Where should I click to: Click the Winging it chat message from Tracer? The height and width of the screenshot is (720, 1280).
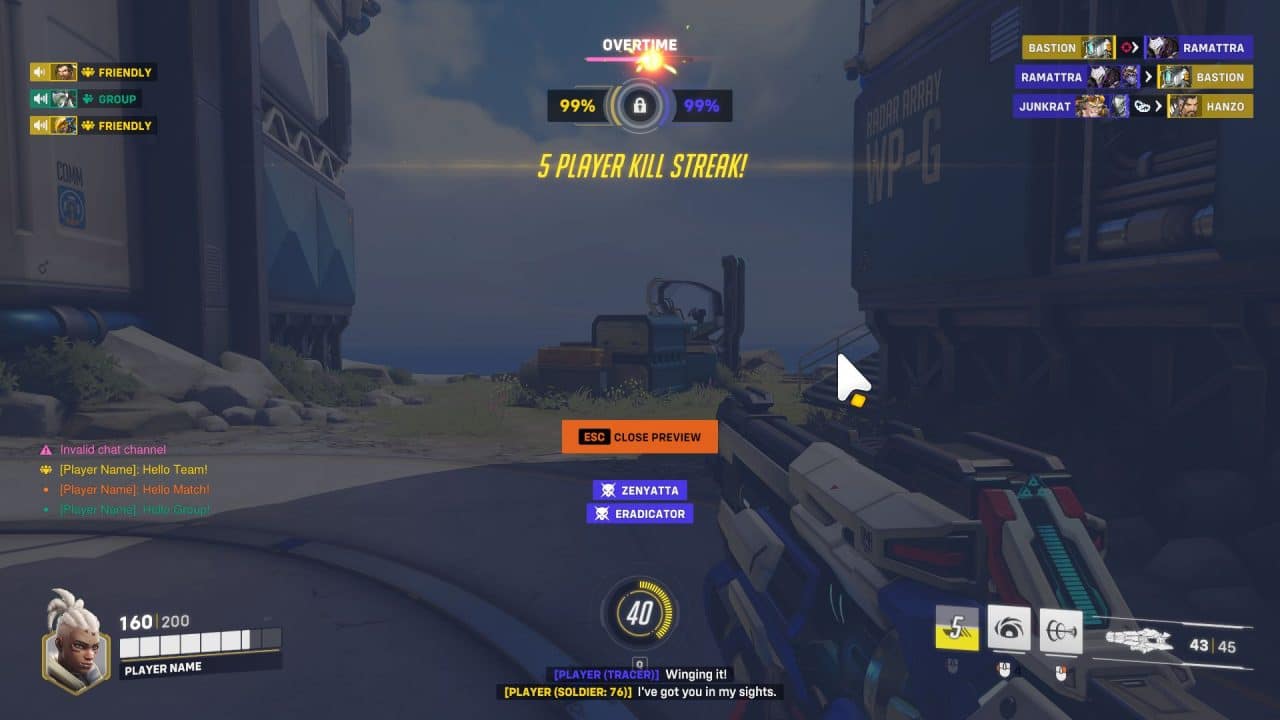pos(640,674)
